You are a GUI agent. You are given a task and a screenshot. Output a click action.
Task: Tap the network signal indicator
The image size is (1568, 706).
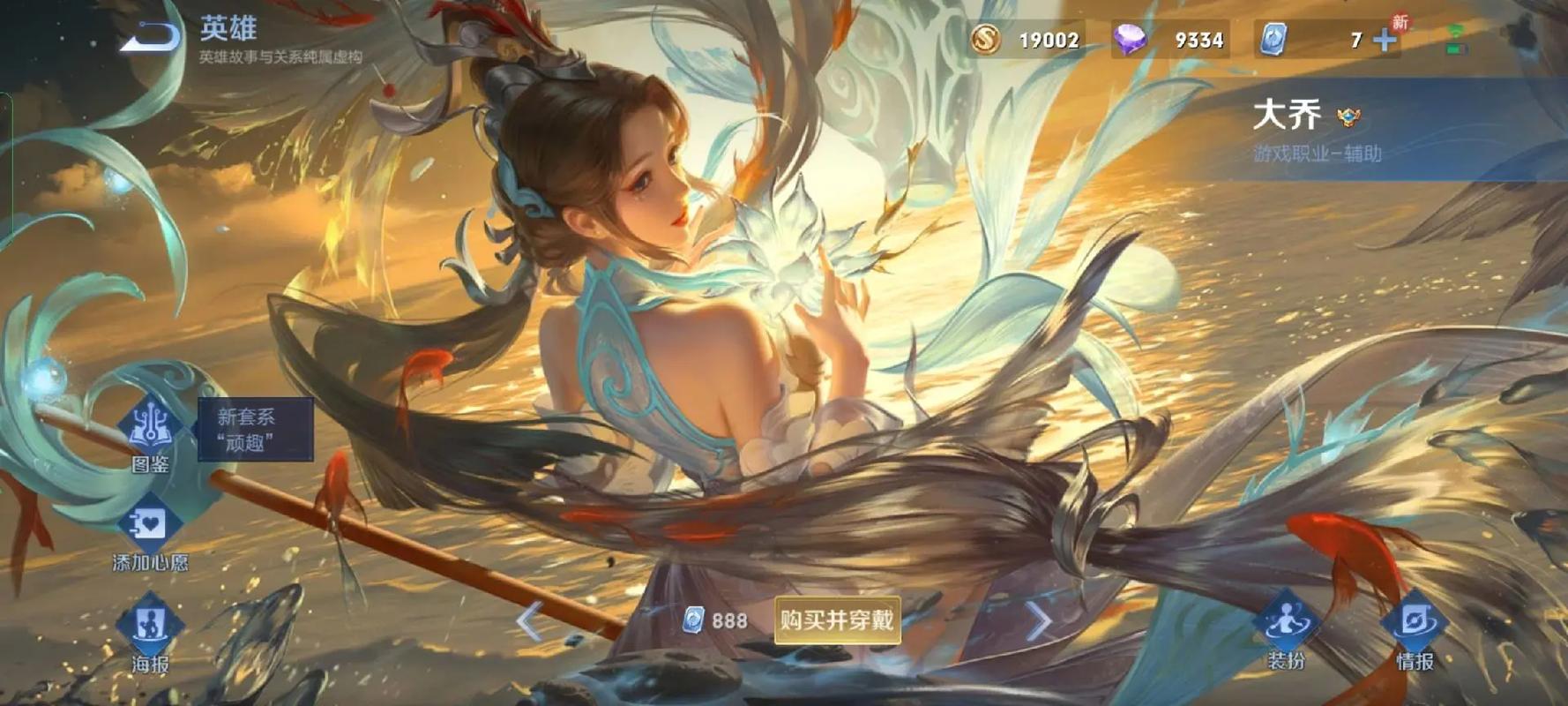(1455, 33)
